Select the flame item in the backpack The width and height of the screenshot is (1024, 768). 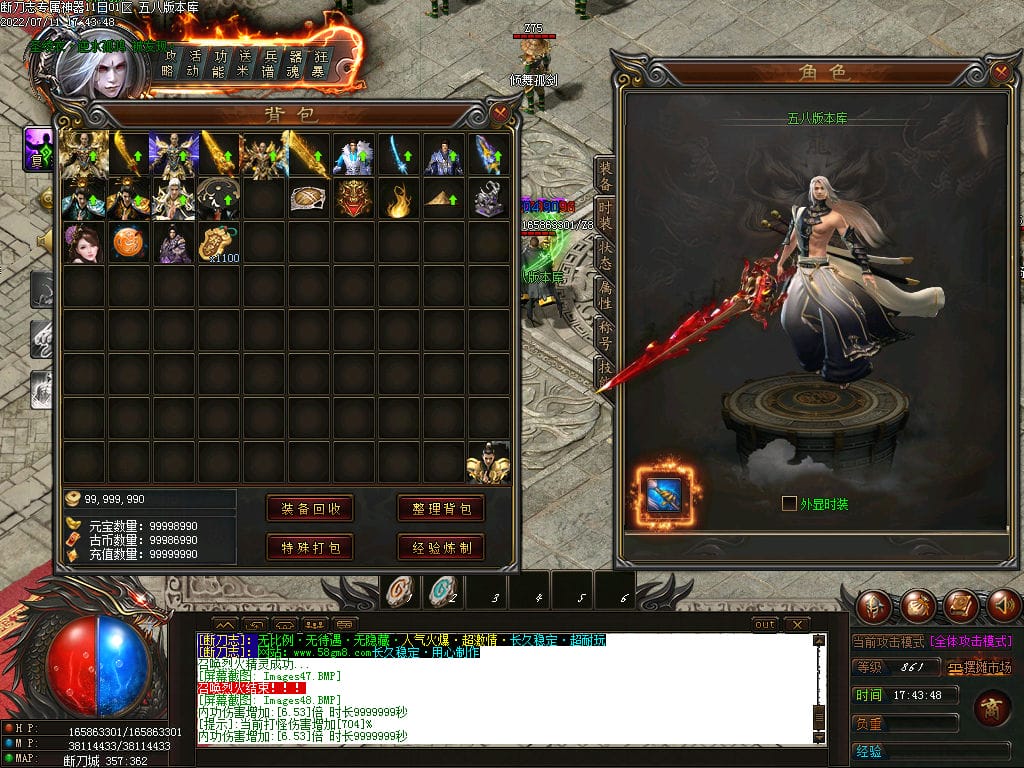(x=399, y=200)
